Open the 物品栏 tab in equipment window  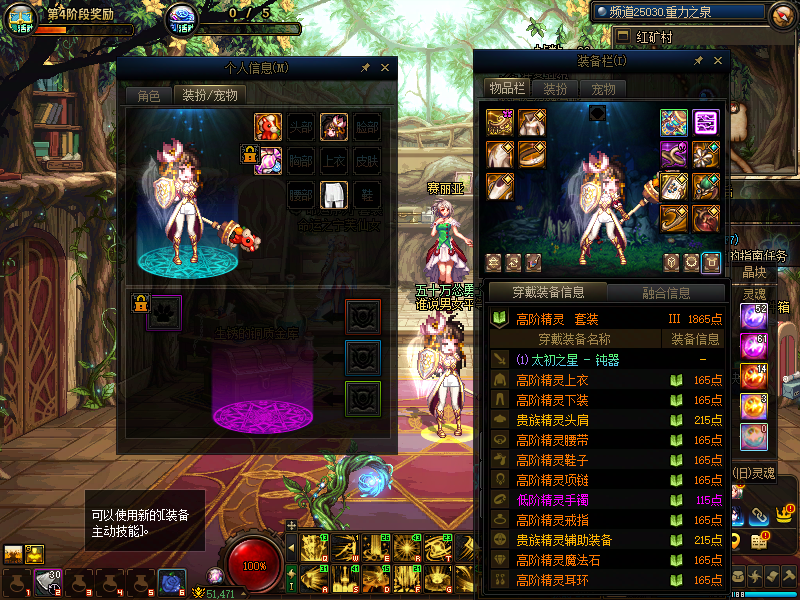(507, 89)
